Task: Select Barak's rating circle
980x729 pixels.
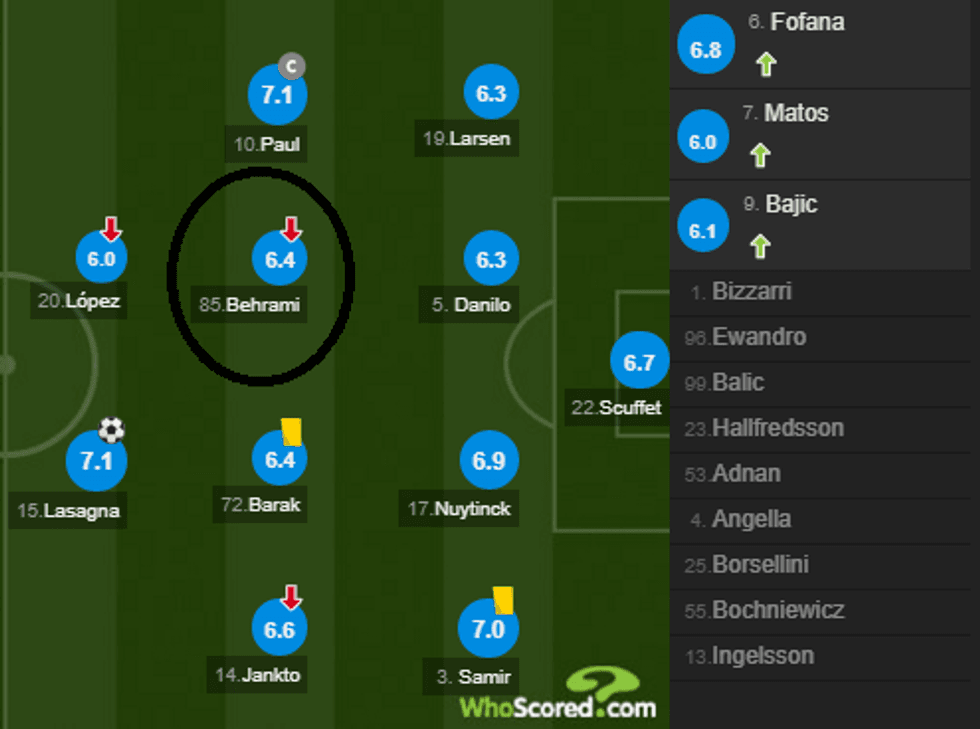Action: coord(279,460)
